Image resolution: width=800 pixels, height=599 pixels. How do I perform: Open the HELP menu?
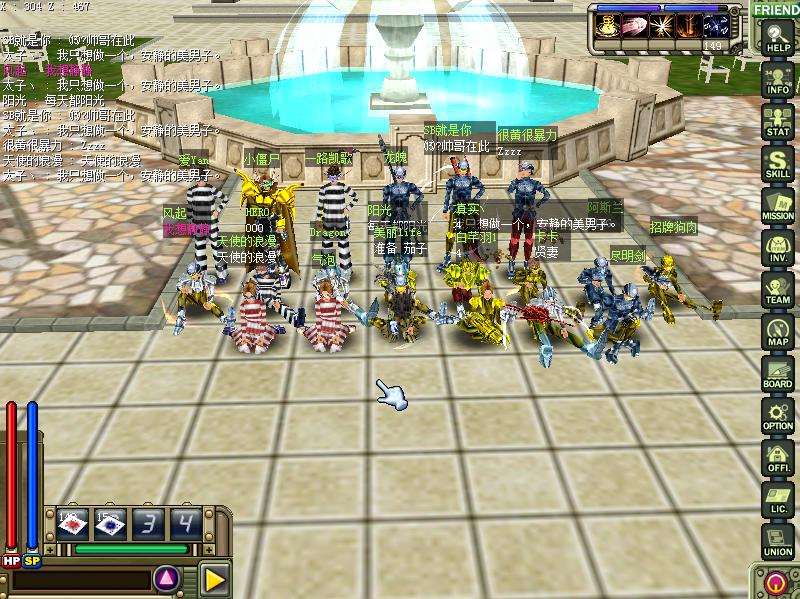coord(777,38)
